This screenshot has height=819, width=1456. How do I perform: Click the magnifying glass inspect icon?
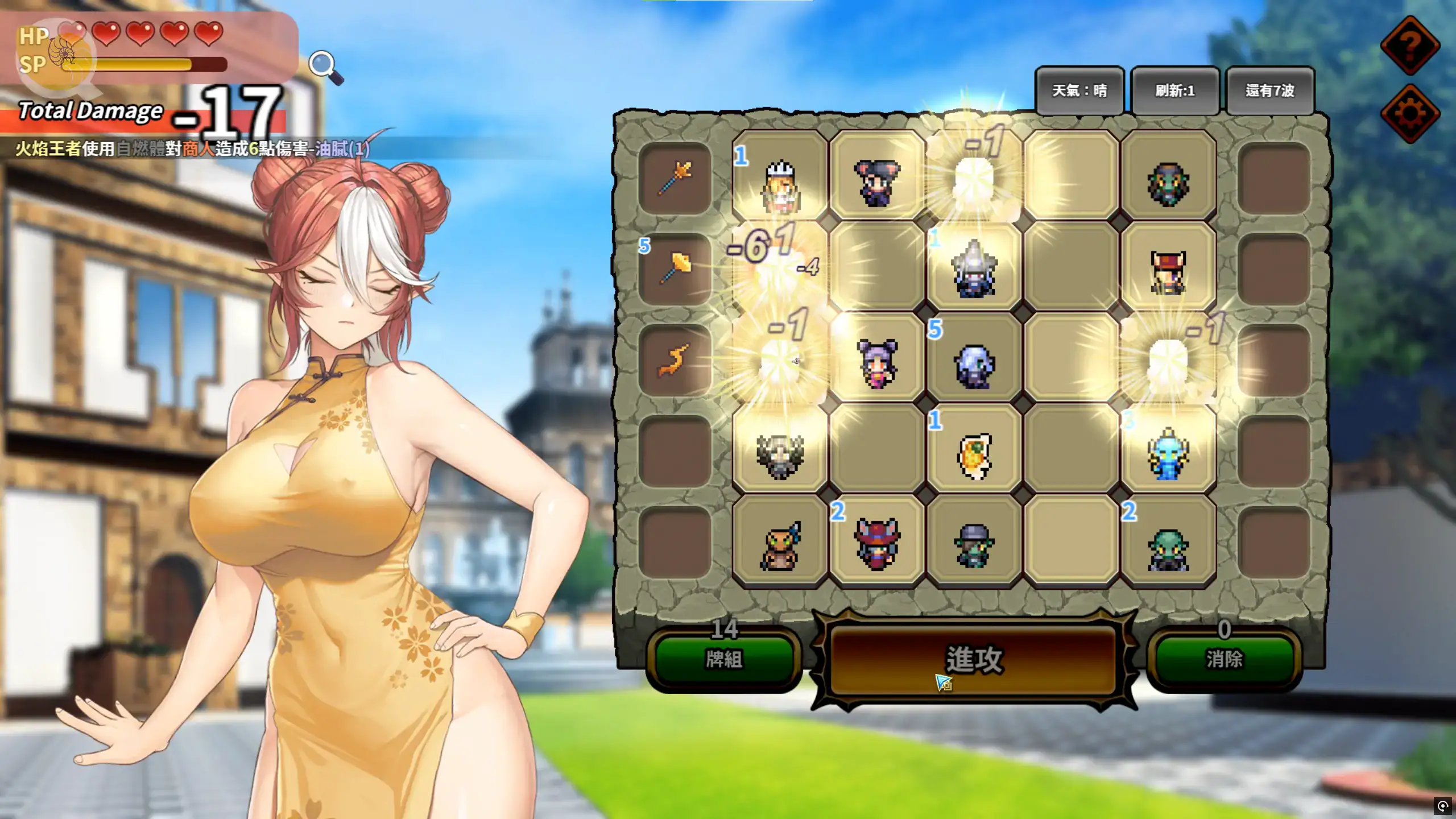click(x=325, y=67)
